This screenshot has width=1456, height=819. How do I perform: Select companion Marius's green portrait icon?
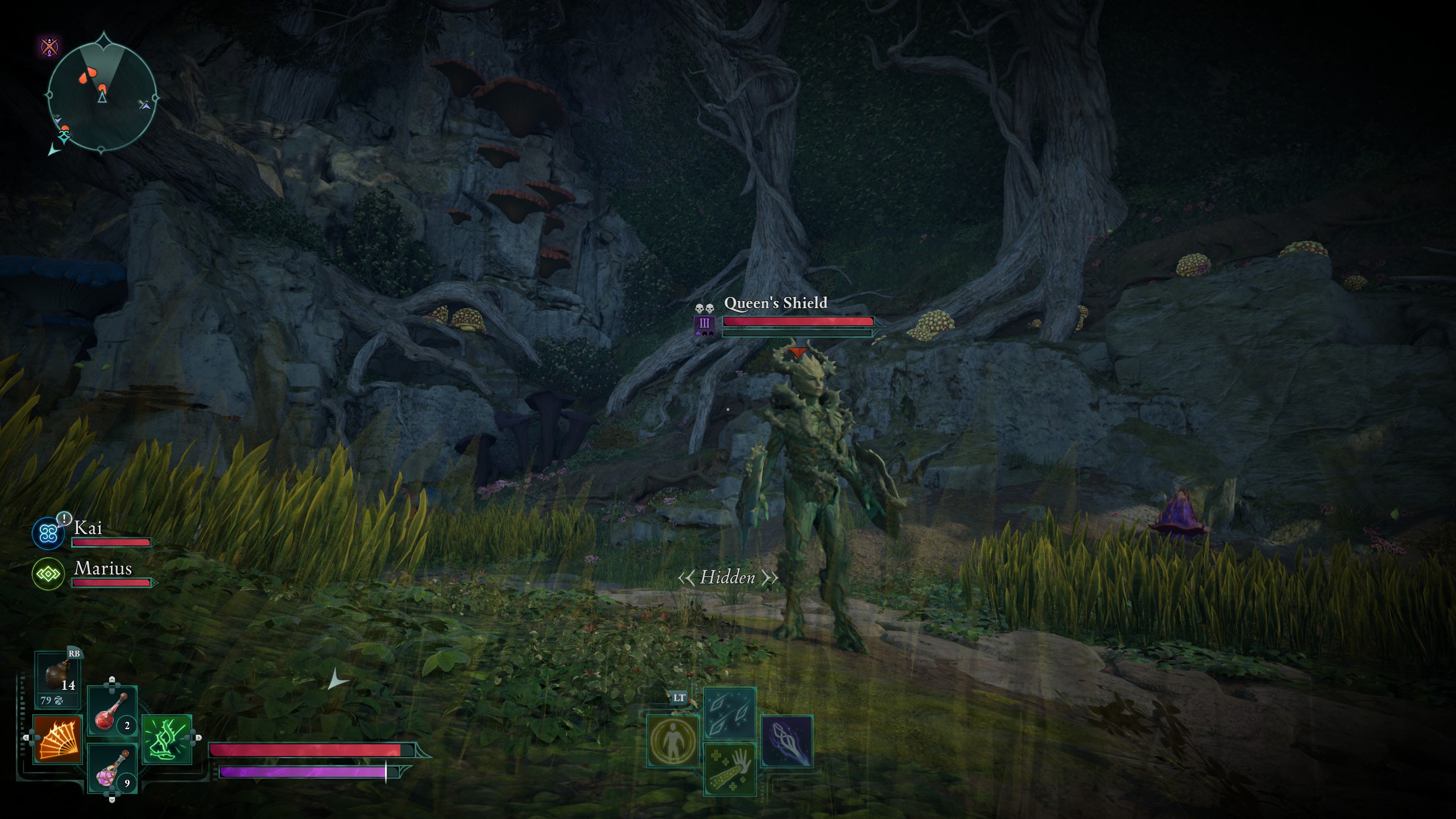[x=48, y=574]
